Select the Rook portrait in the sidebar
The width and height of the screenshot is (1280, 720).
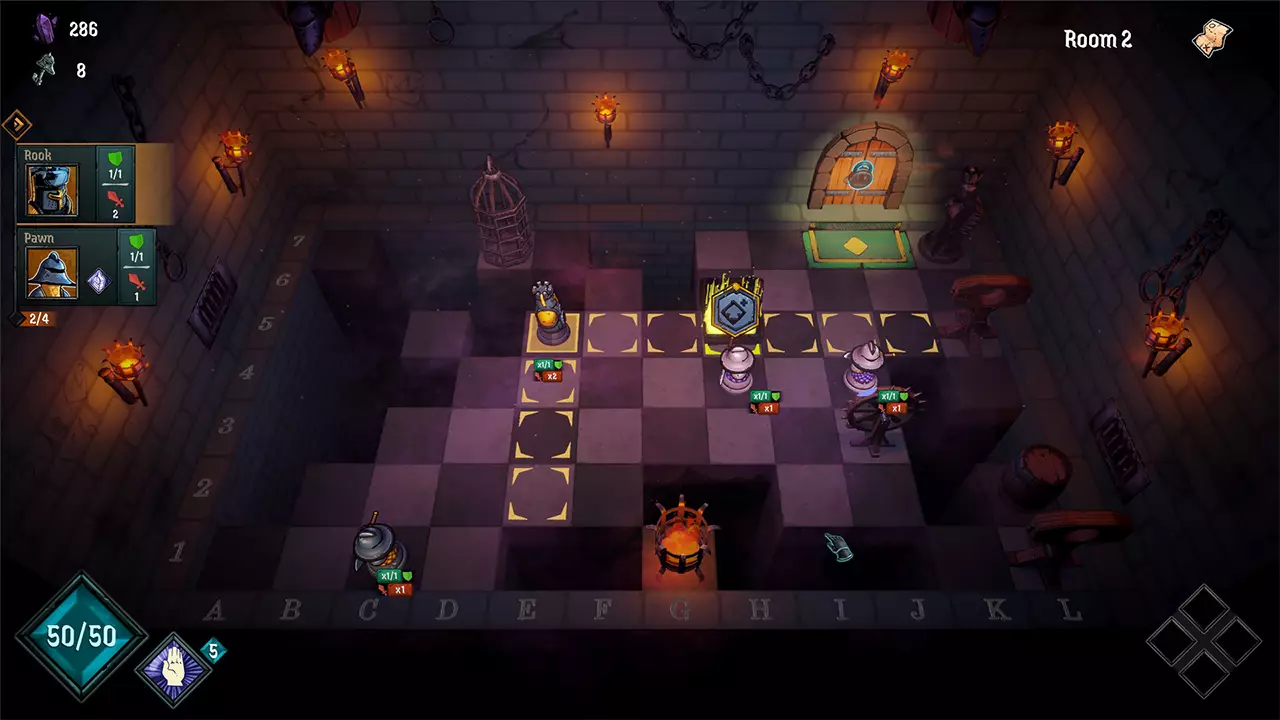pyautogui.click(x=53, y=190)
